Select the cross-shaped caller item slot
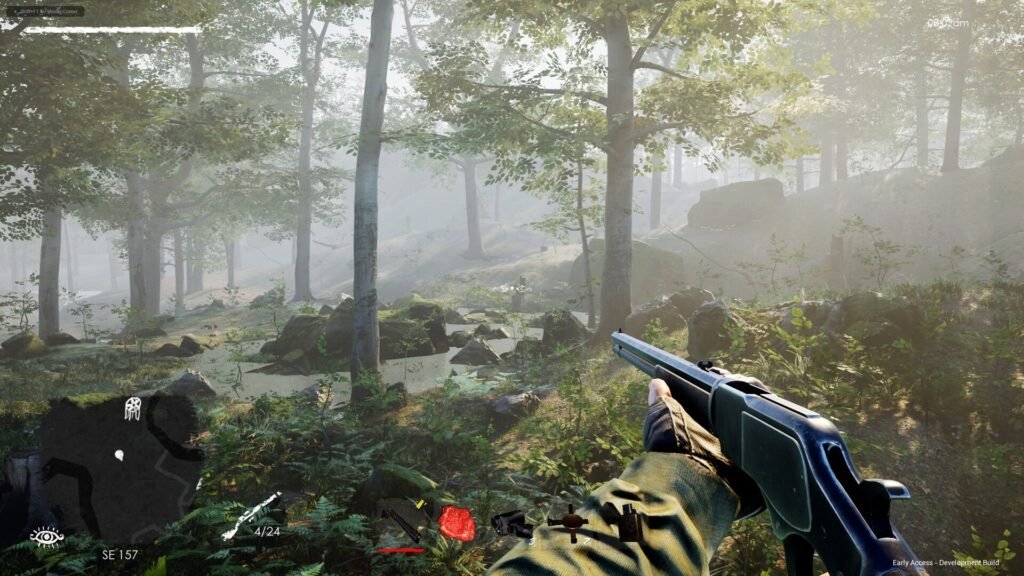This screenshot has width=1024, height=576. tap(573, 521)
